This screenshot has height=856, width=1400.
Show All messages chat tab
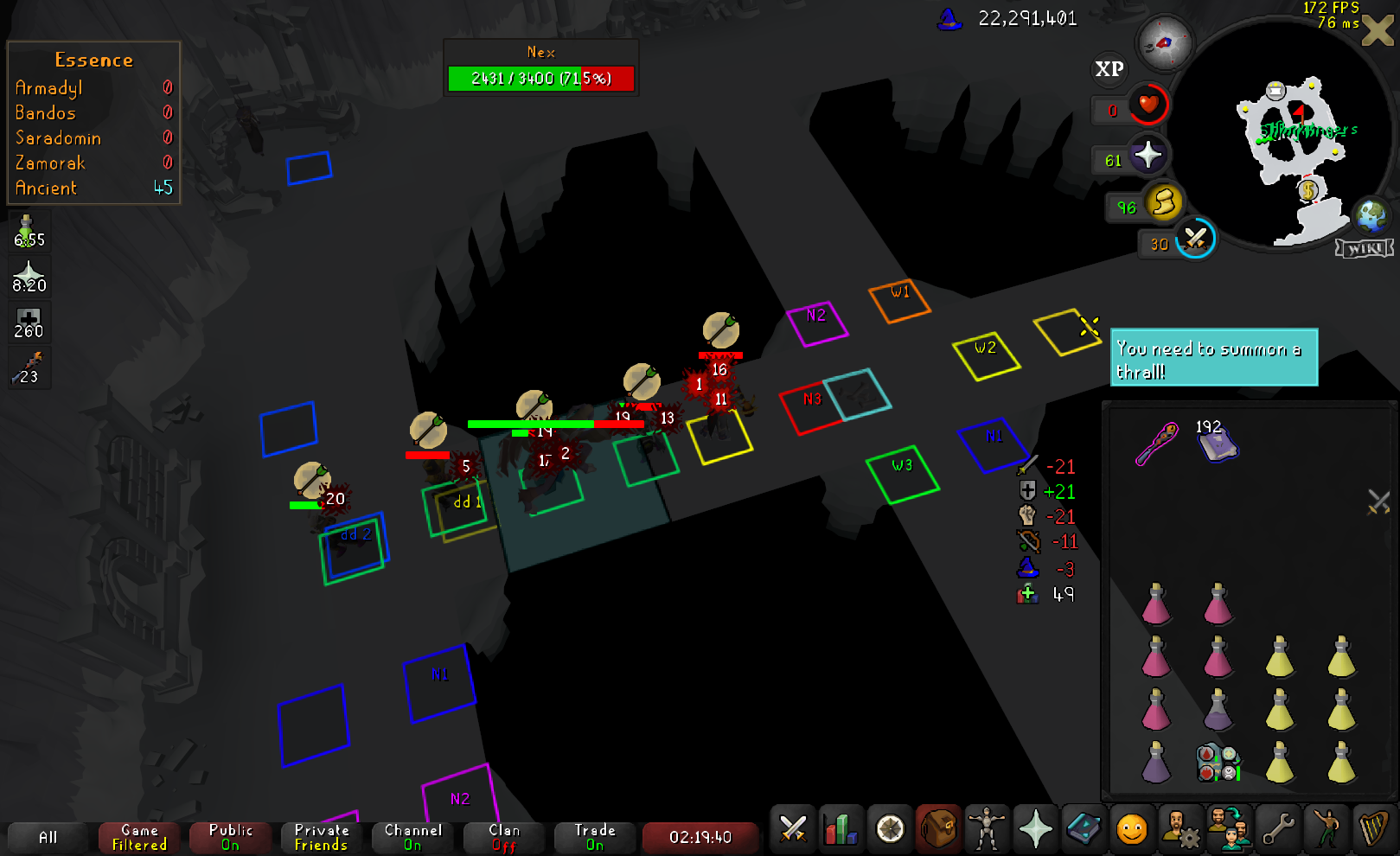[48, 837]
